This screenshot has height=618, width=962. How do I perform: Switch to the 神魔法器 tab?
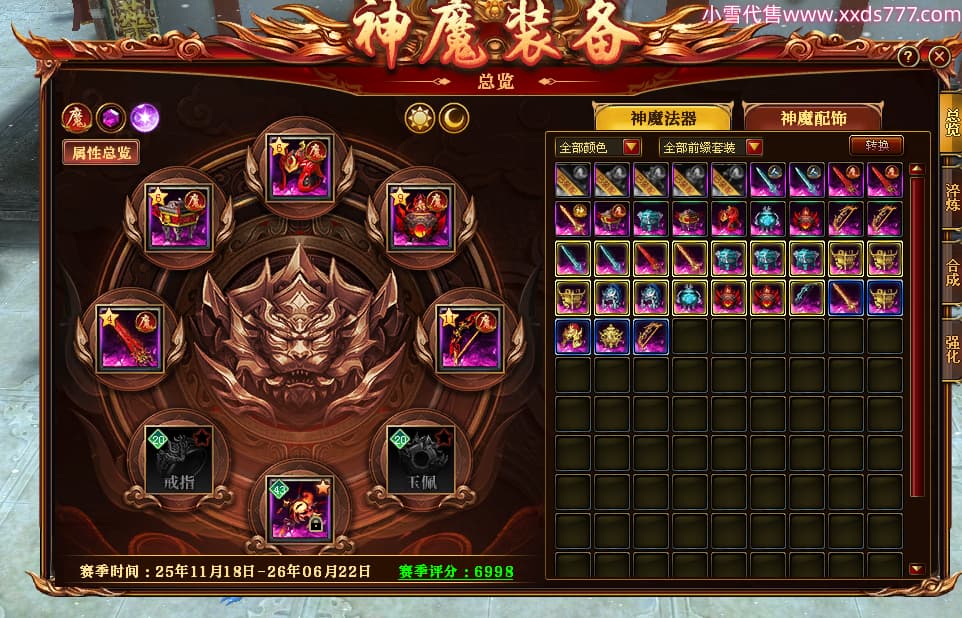[x=662, y=117]
